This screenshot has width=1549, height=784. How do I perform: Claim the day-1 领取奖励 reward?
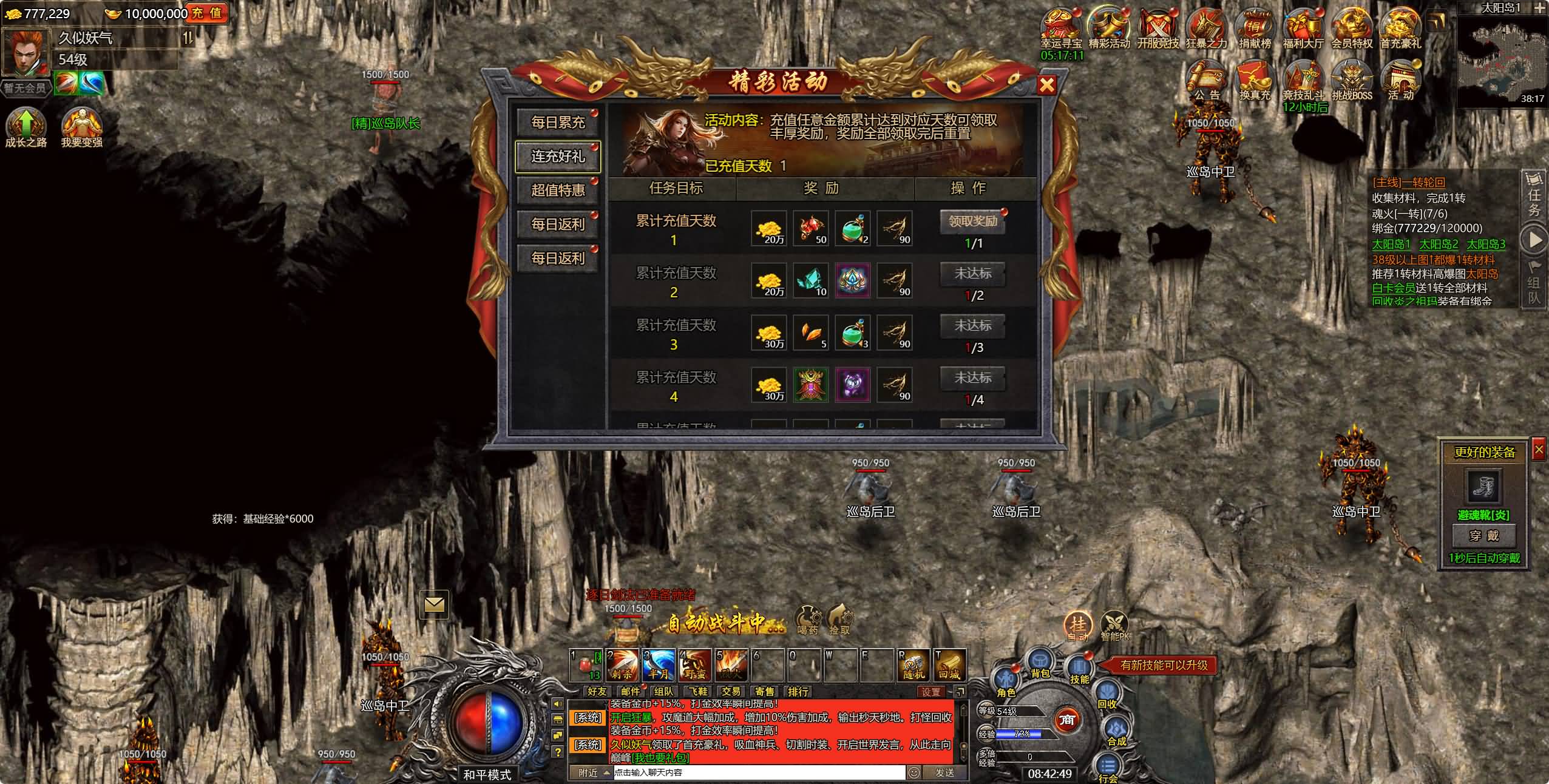coord(972,222)
